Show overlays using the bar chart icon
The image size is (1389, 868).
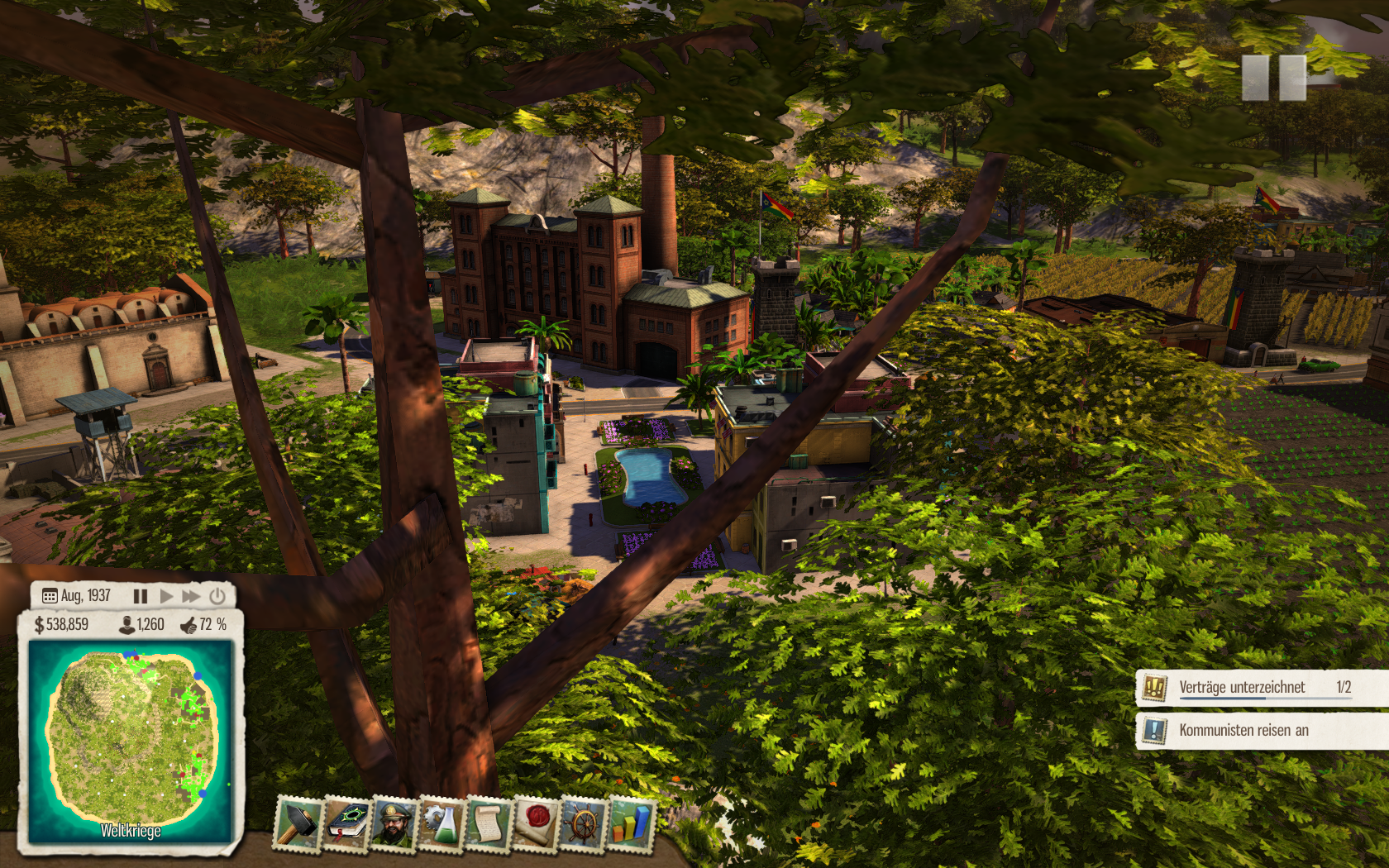click(x=631, y=823)
